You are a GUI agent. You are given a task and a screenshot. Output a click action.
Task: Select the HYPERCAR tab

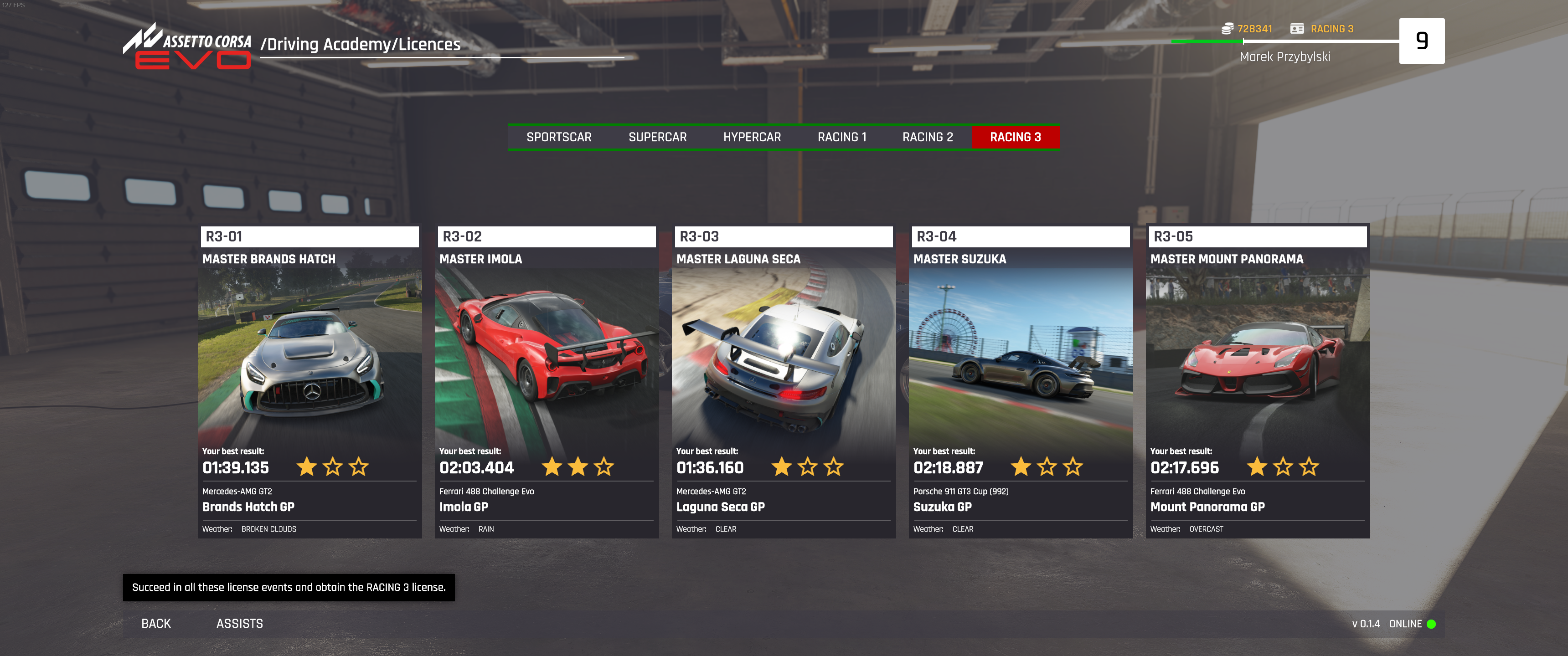pos(751,138)
